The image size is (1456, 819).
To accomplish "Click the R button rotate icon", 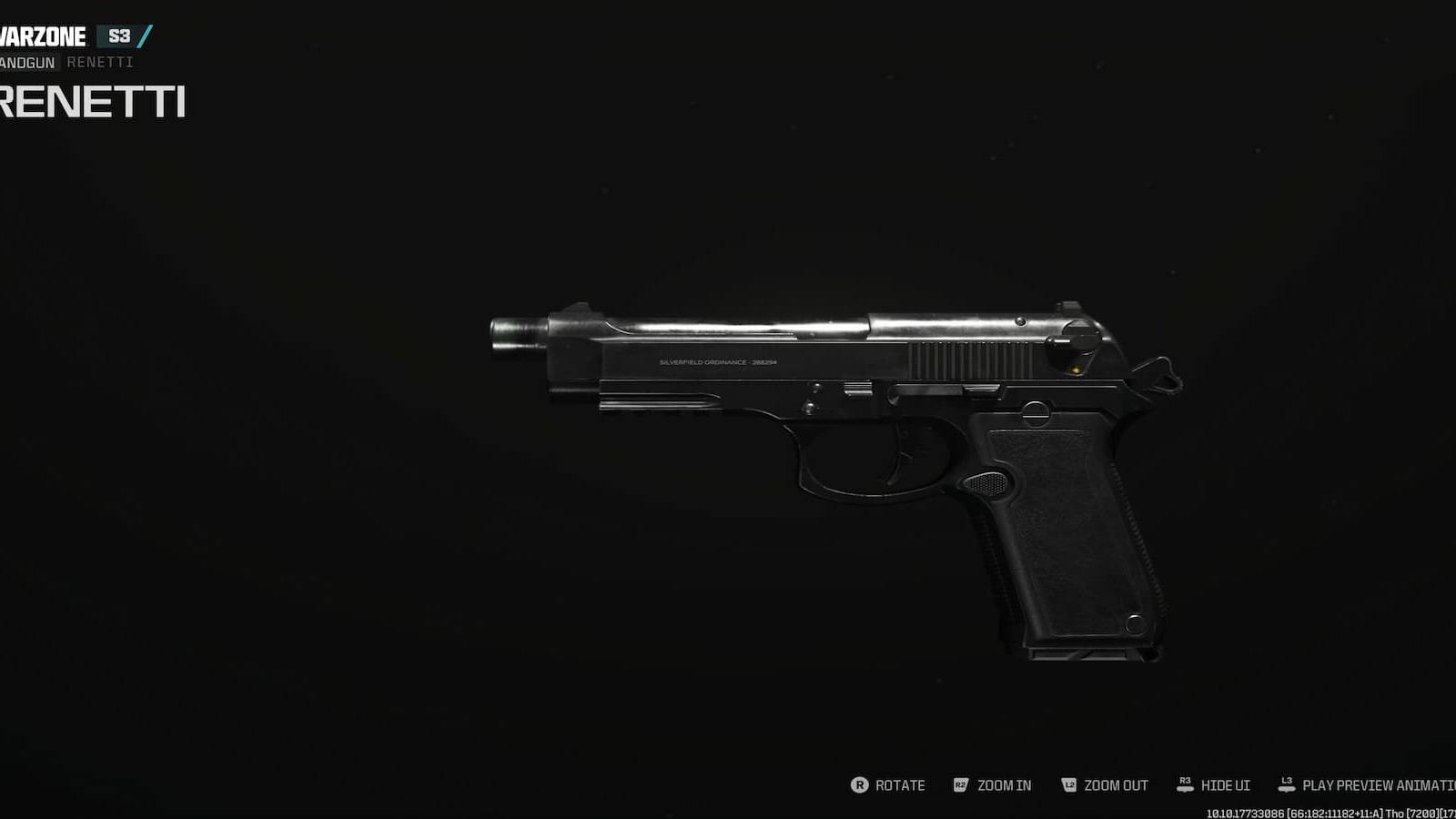I will pos(859,785).
